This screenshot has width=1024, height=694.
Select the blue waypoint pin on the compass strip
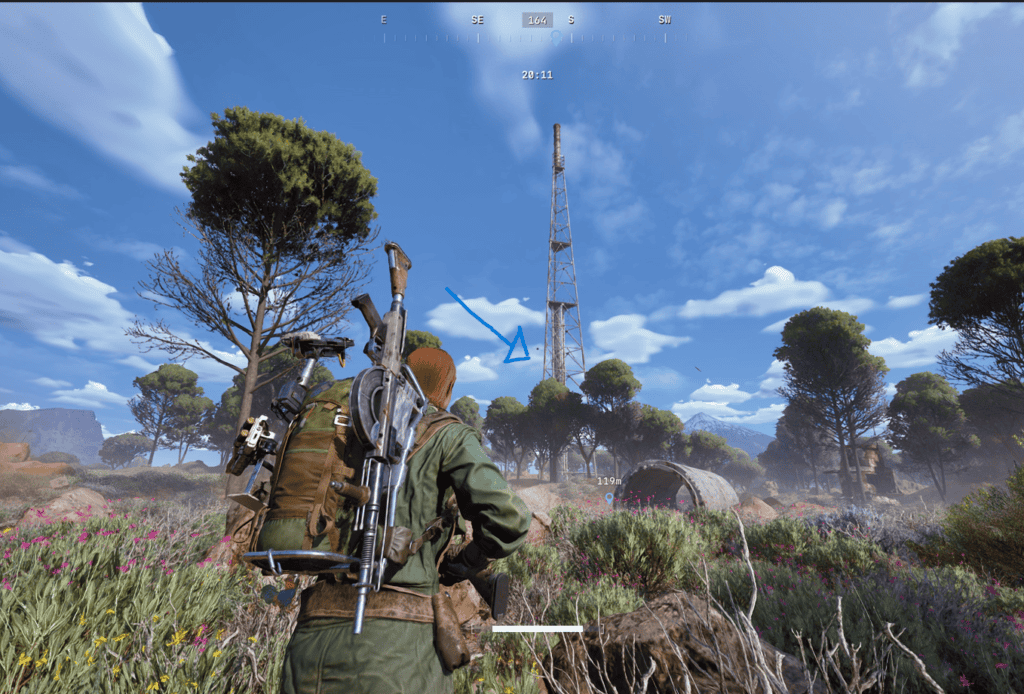(x=556, y=37)
